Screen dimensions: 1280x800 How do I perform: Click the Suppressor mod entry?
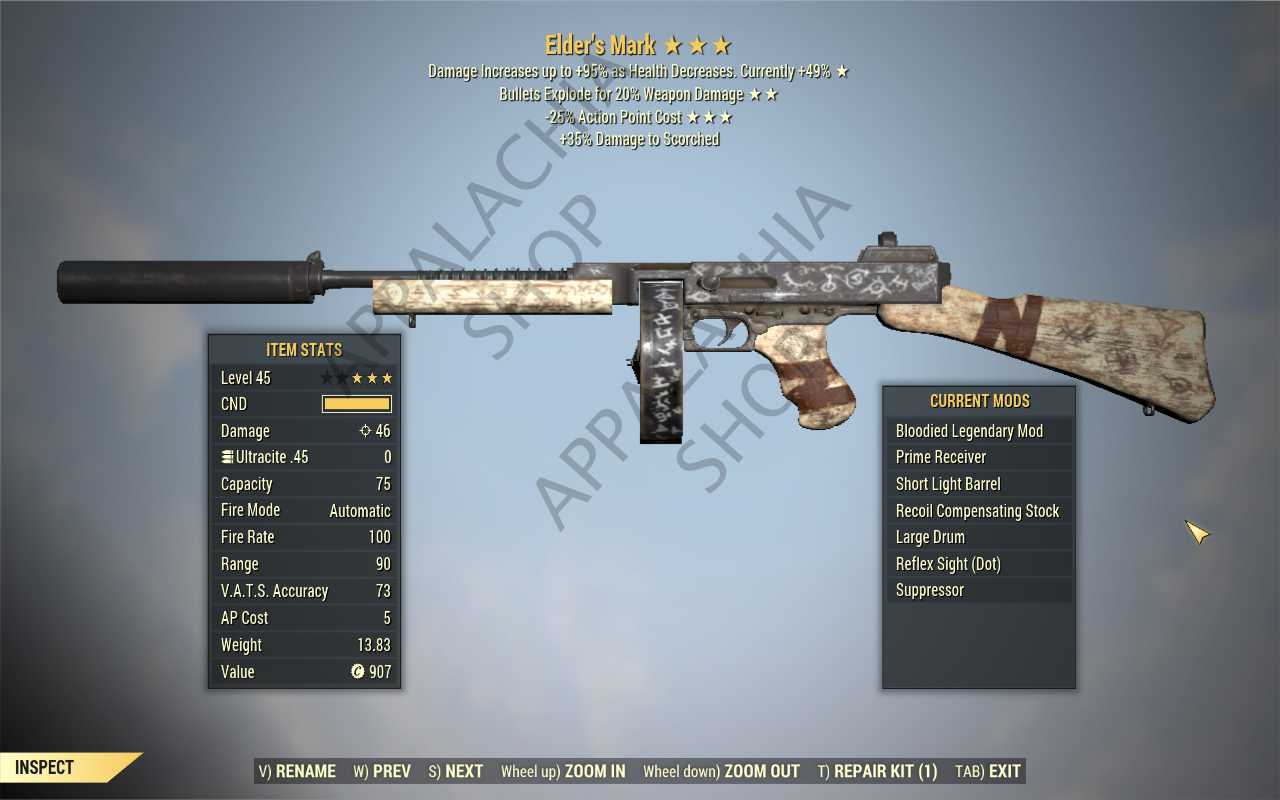[930, 590]
